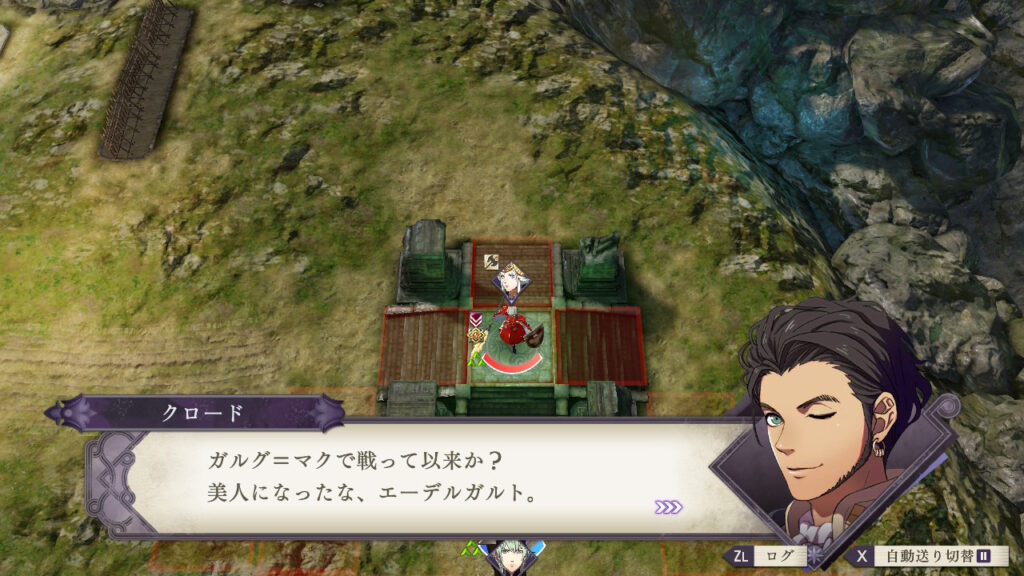
Task: Advance dialogue with the purple arrow indicator
Action: coord(668,507)
